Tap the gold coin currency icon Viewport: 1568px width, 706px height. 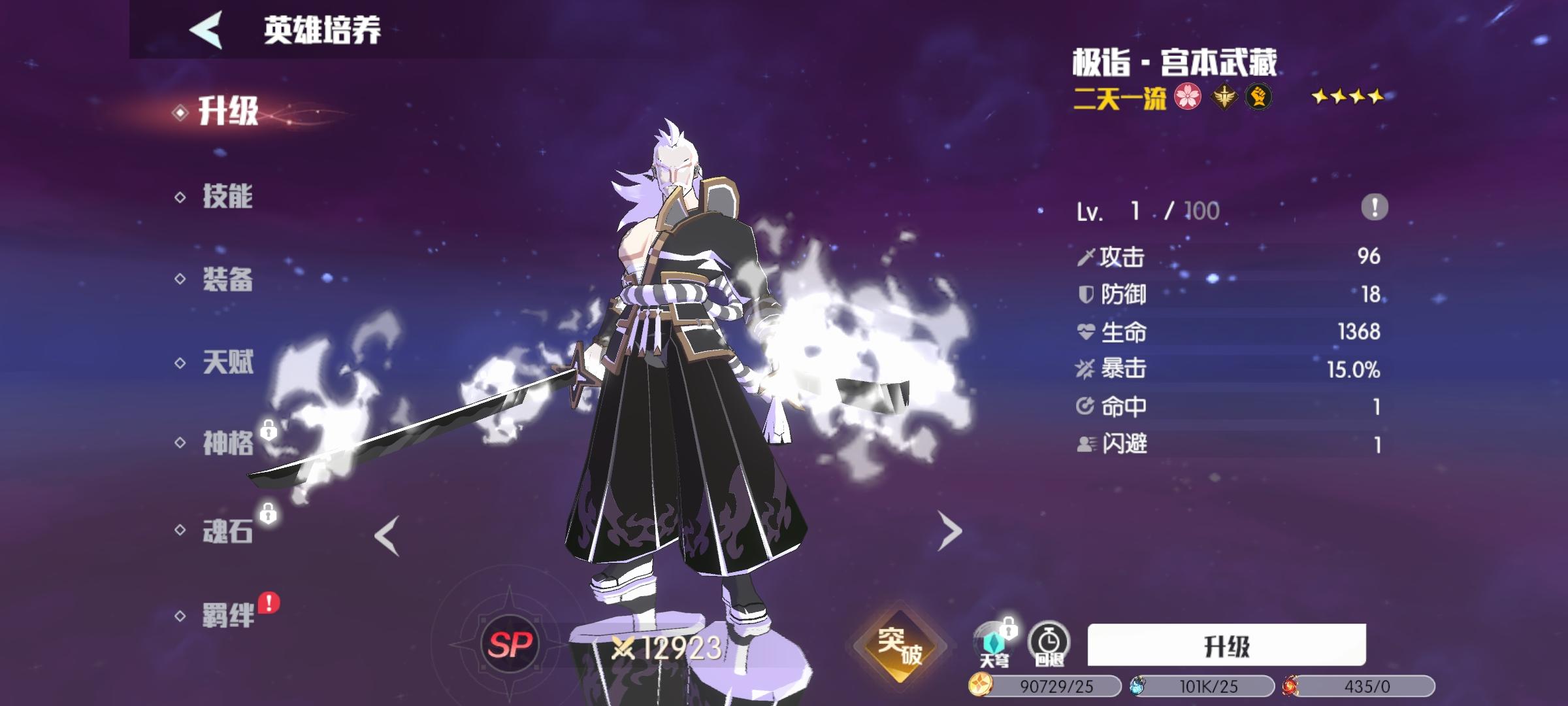(980, 685)
